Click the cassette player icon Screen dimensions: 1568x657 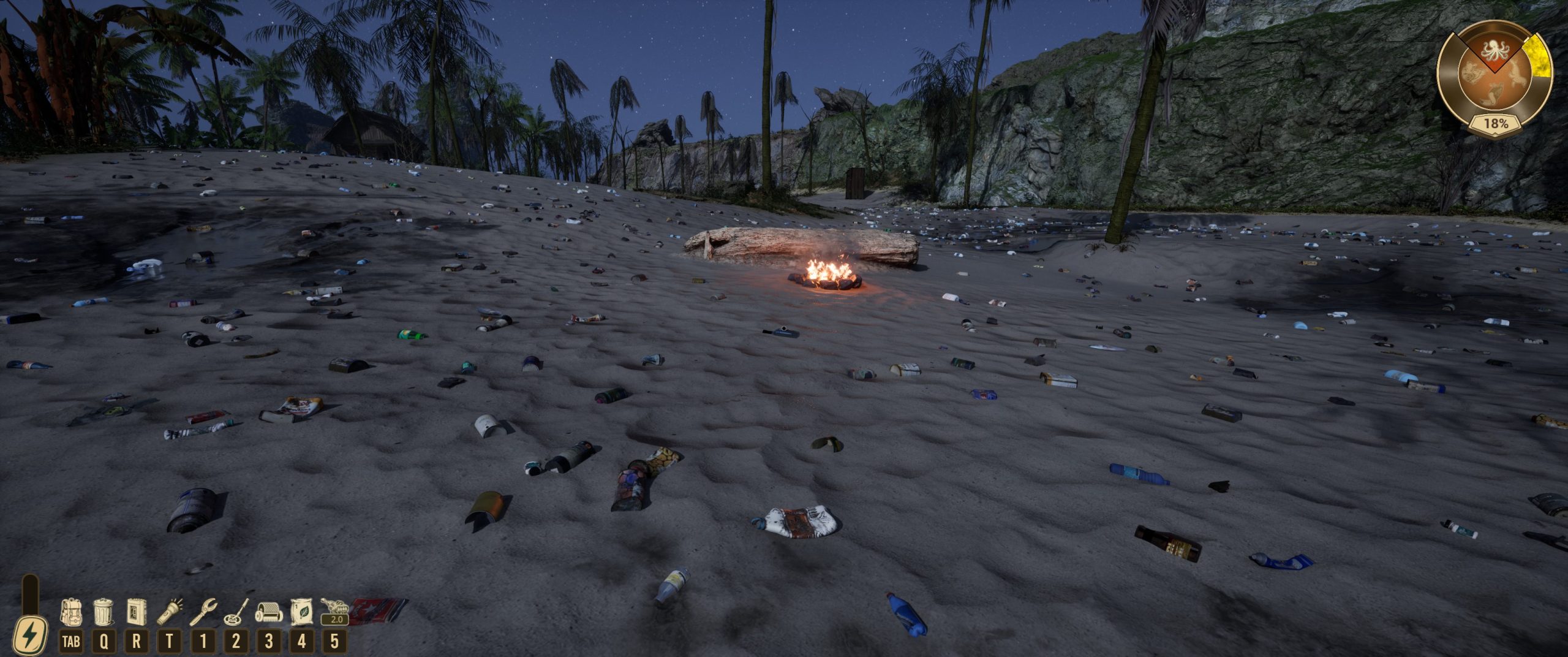136,612
